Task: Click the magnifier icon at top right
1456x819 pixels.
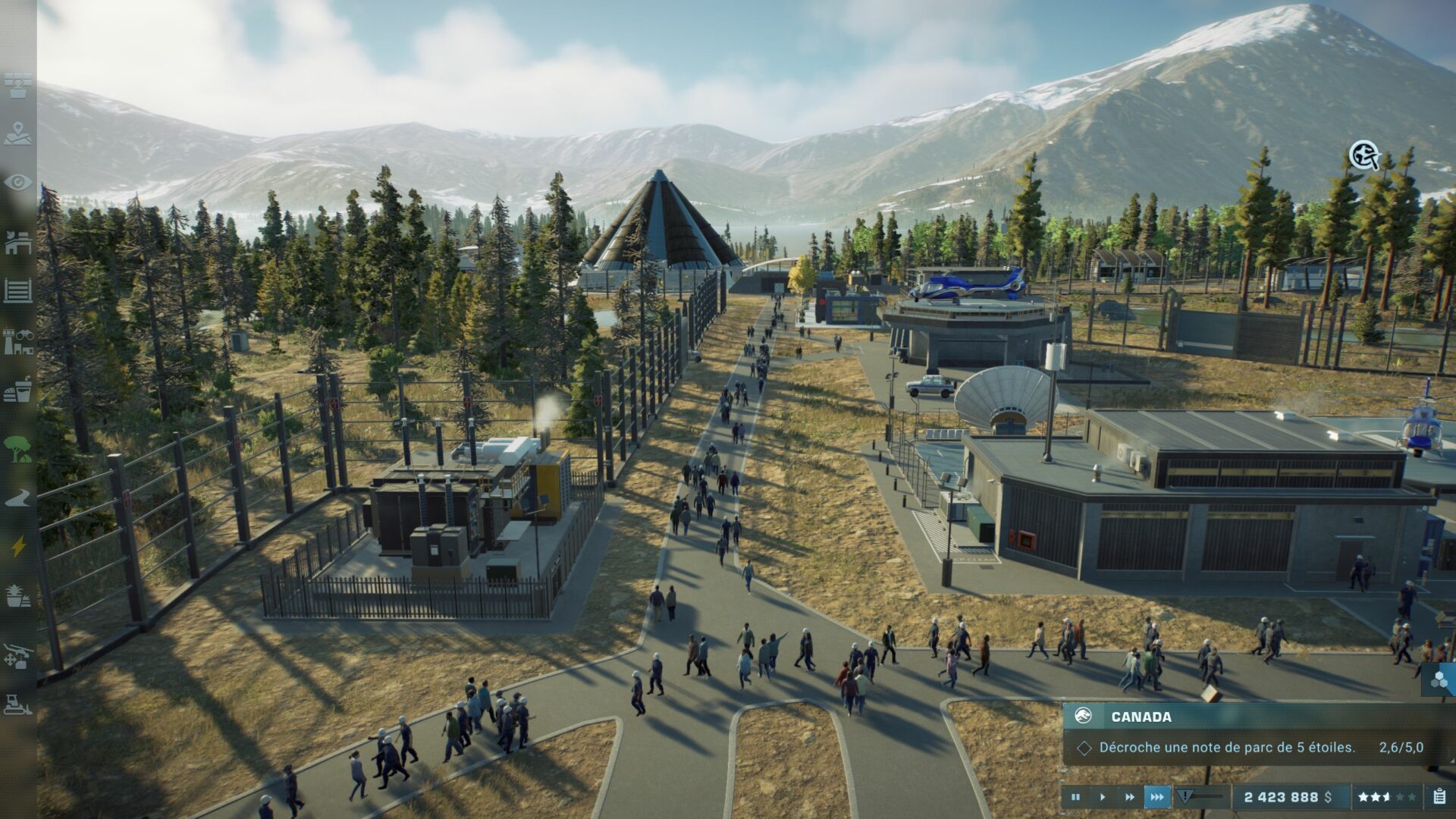Action: click(1363, 155)
